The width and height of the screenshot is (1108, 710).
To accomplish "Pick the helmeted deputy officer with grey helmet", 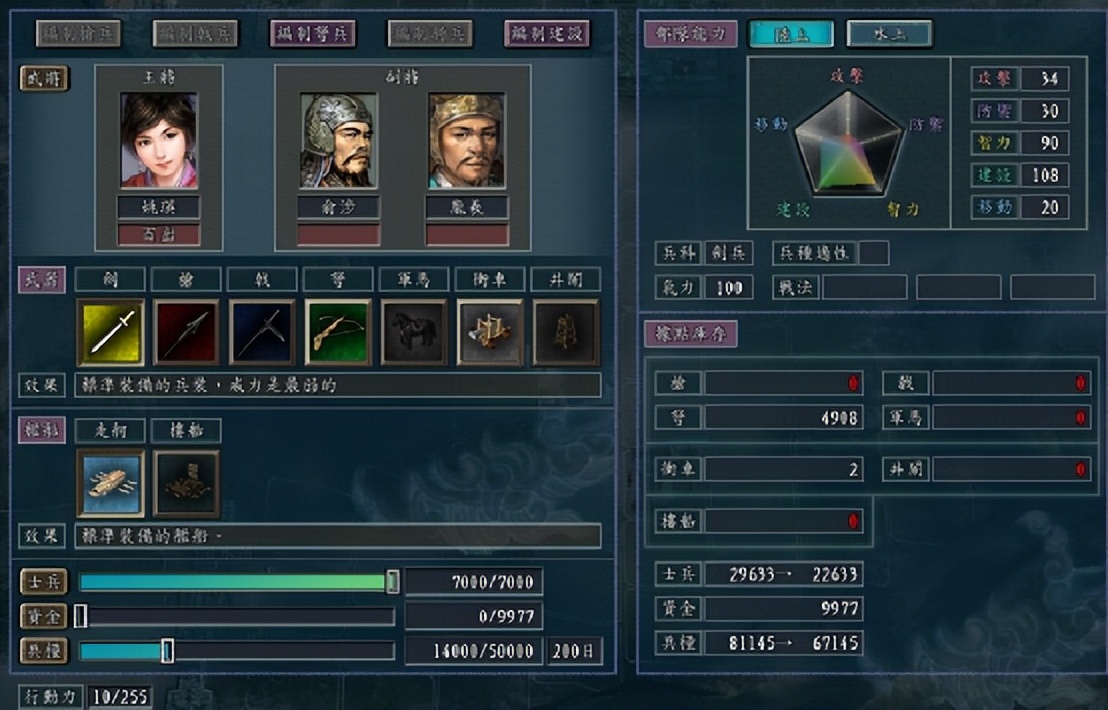I will [x=338, y=141].
